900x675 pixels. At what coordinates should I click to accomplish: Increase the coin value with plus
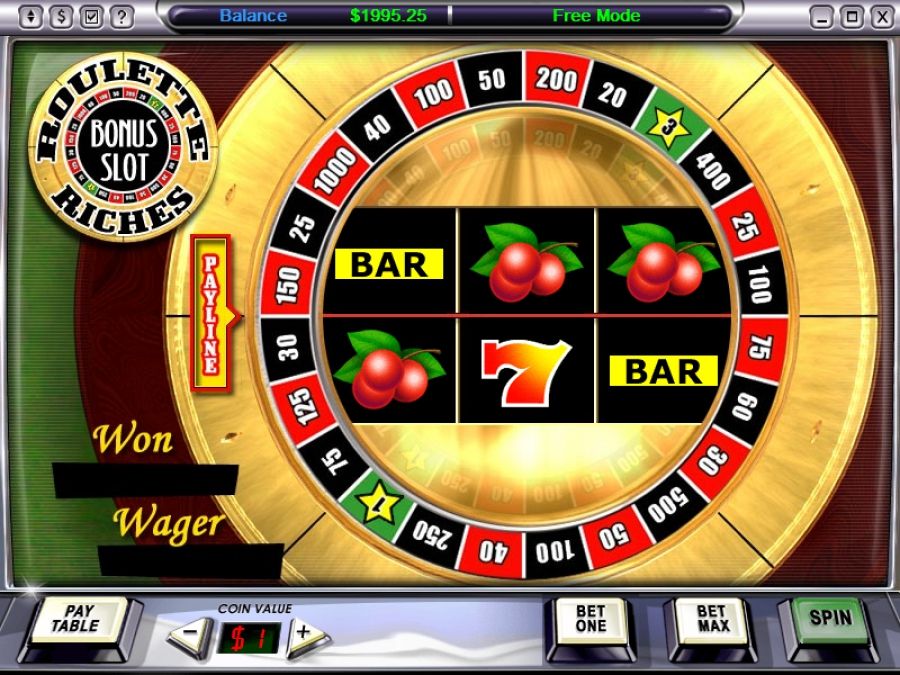[x=304, y=634]
